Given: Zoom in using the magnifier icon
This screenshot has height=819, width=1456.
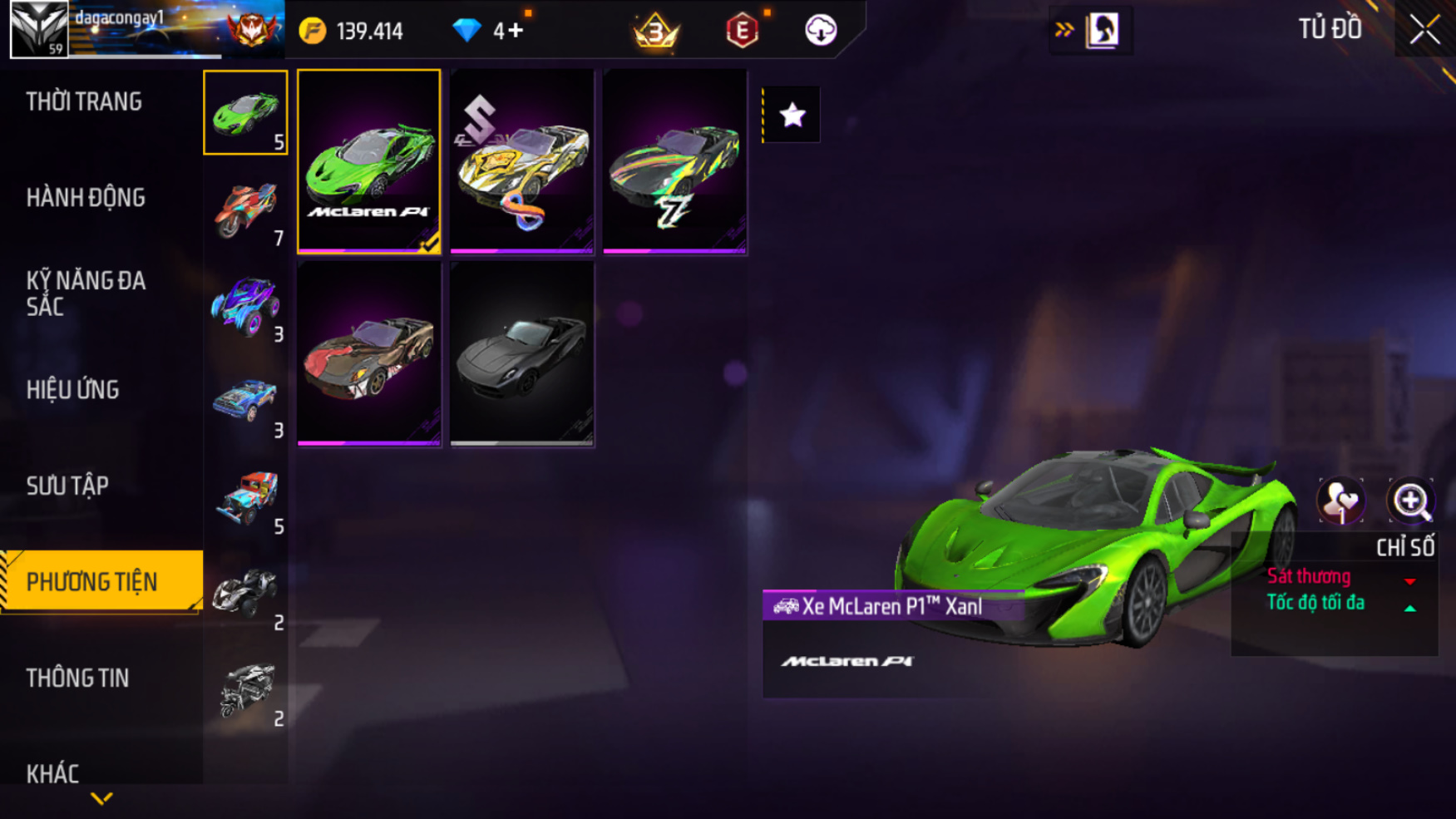Looking at the screenshot, I should pyautogui.click(x=1410, y=501).
